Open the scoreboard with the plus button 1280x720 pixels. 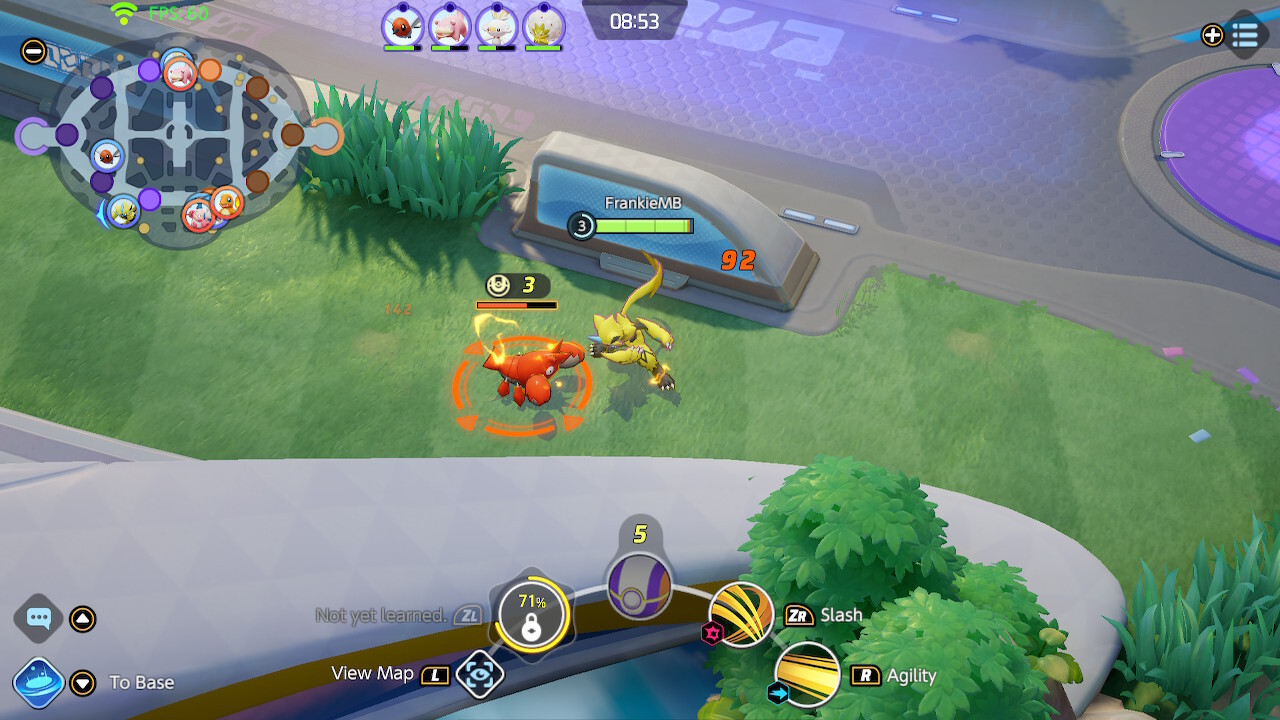pyautogui.click(x=1211, y=36)
